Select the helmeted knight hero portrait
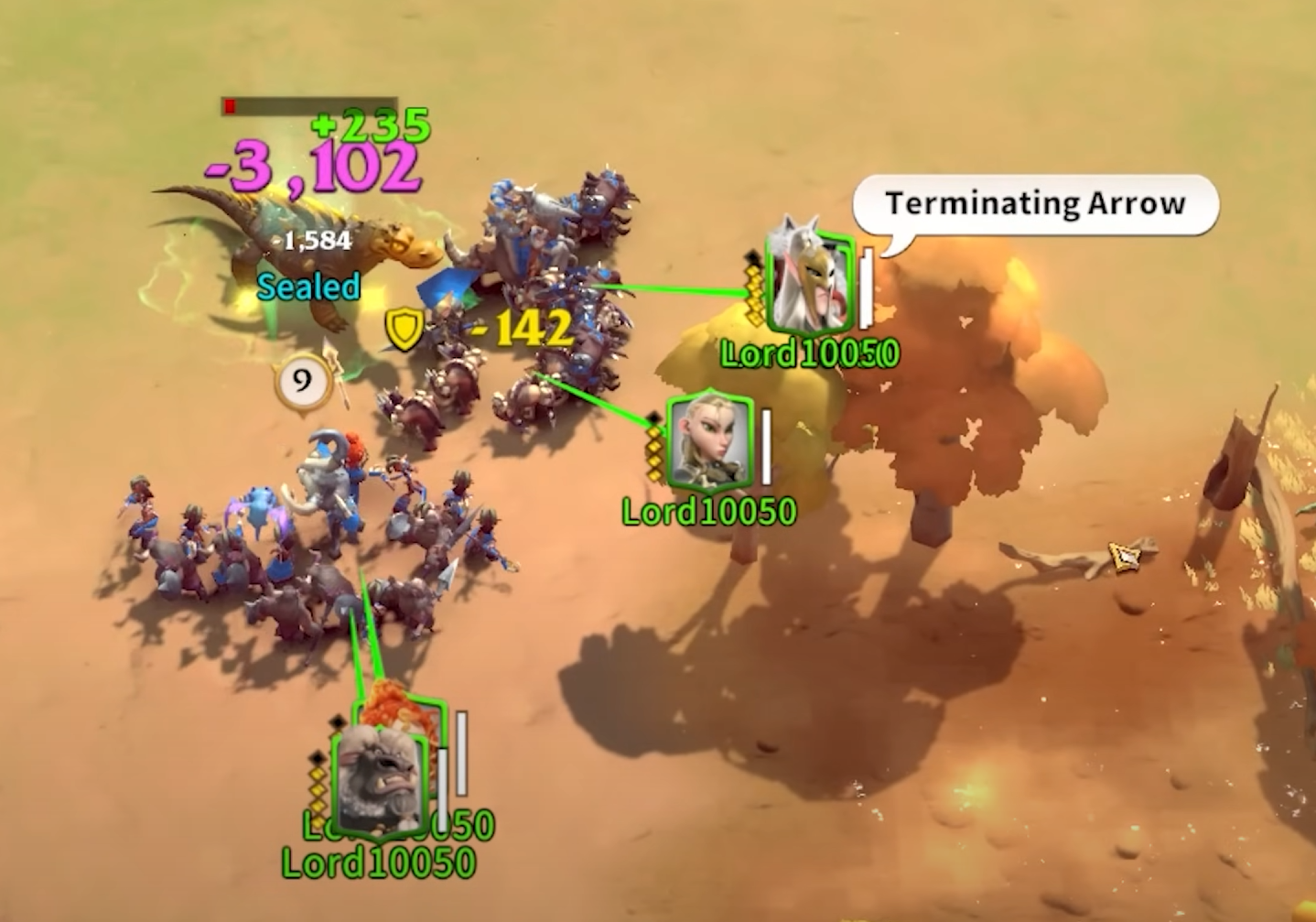1316x922 pixels. [x=812, y=284]
